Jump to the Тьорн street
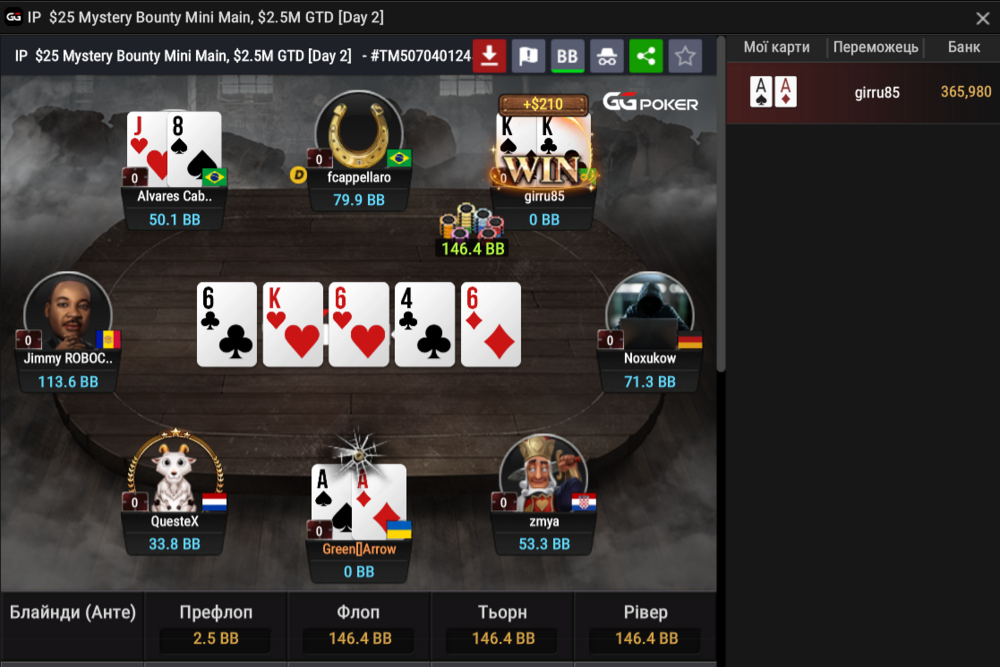This screenshot has width=1000, height=667. tap(502, 624)
